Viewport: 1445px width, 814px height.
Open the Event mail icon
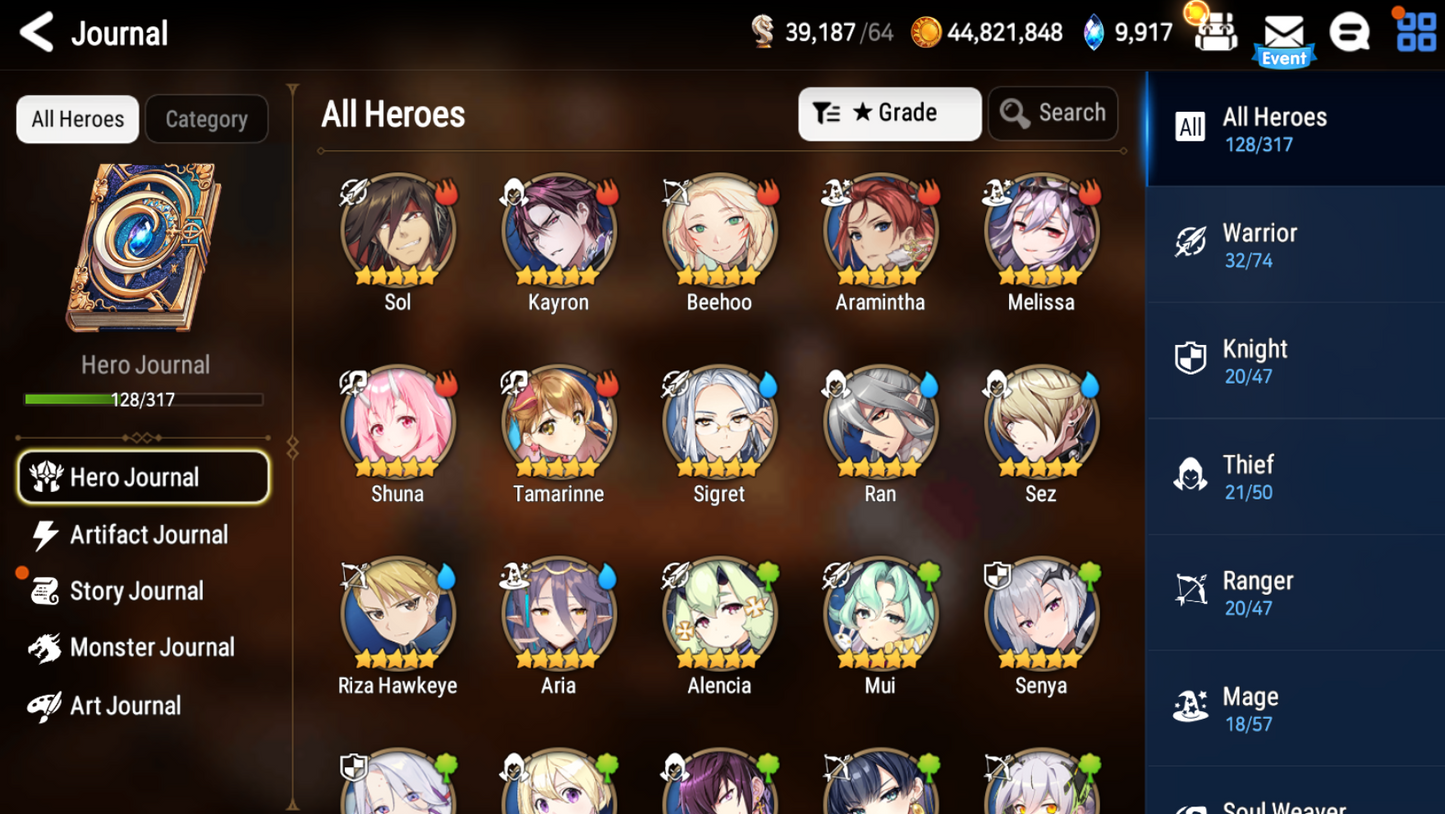tap(1283, 33)
